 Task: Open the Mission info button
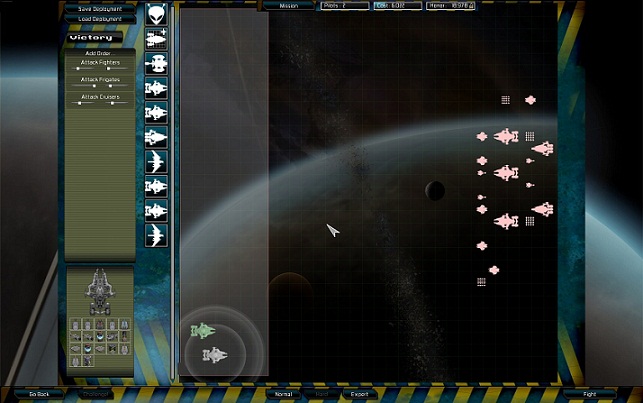[x=289, y=5]
